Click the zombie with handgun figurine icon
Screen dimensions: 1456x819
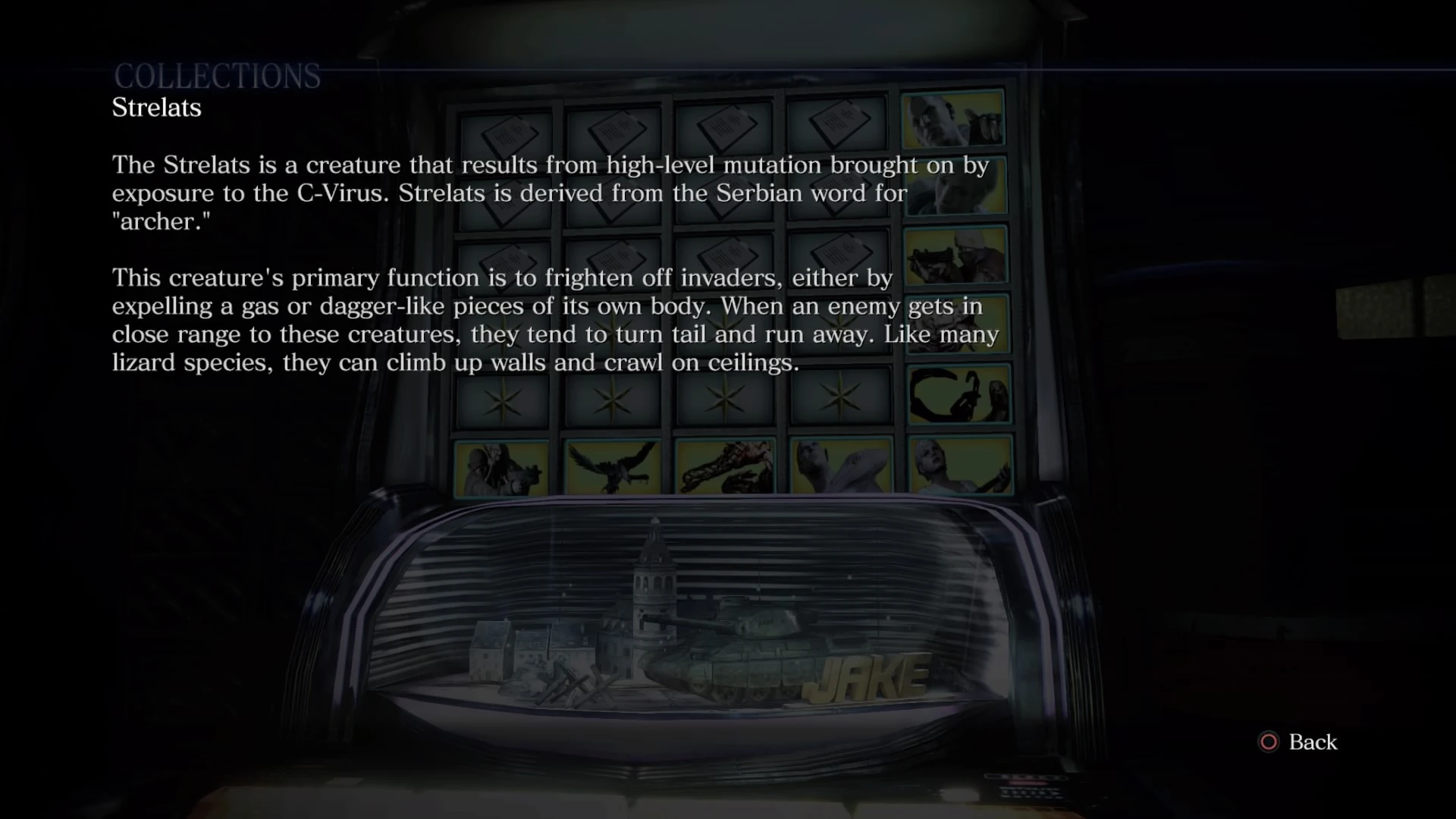500,466
